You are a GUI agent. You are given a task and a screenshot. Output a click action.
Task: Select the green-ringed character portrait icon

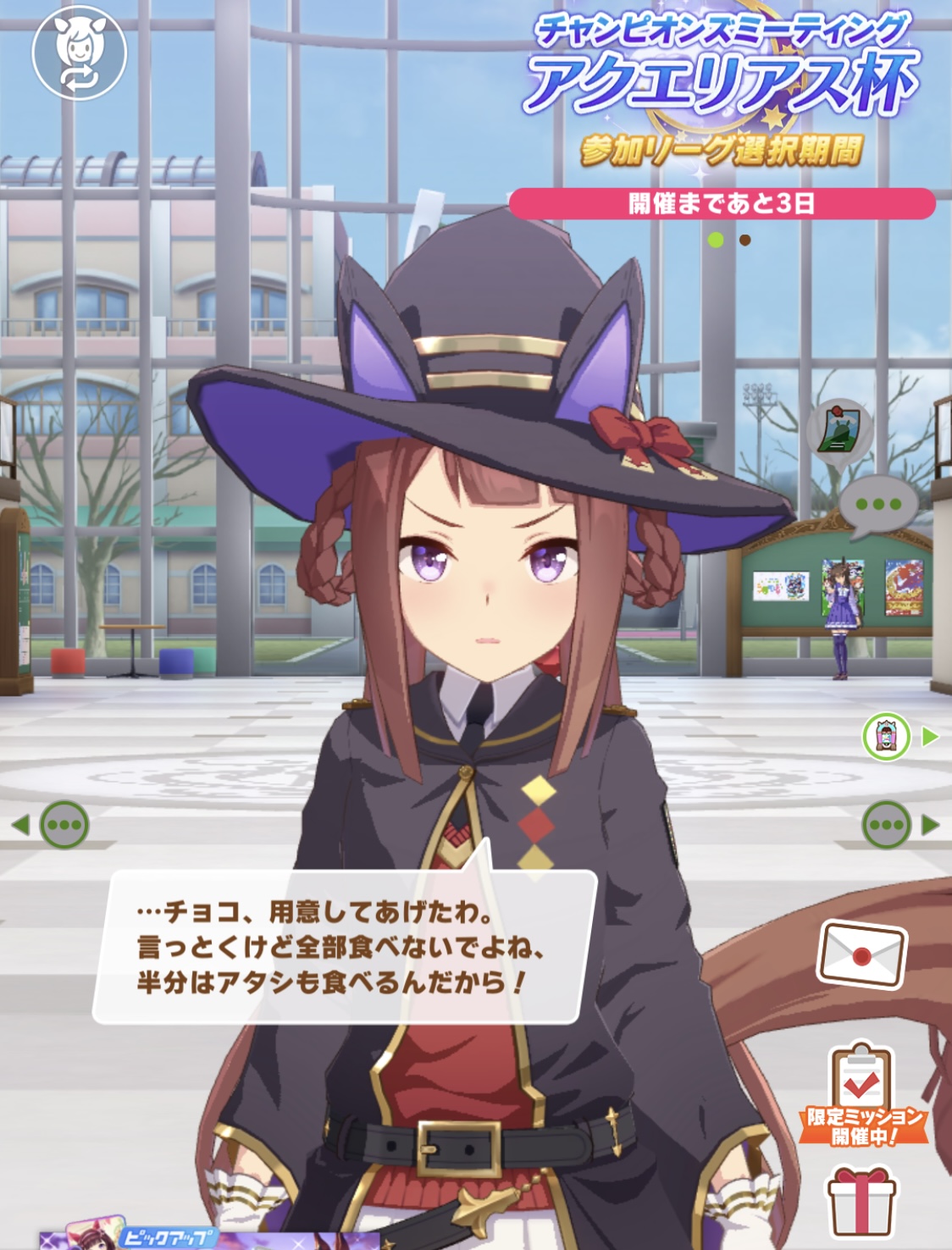pos(886,736)
